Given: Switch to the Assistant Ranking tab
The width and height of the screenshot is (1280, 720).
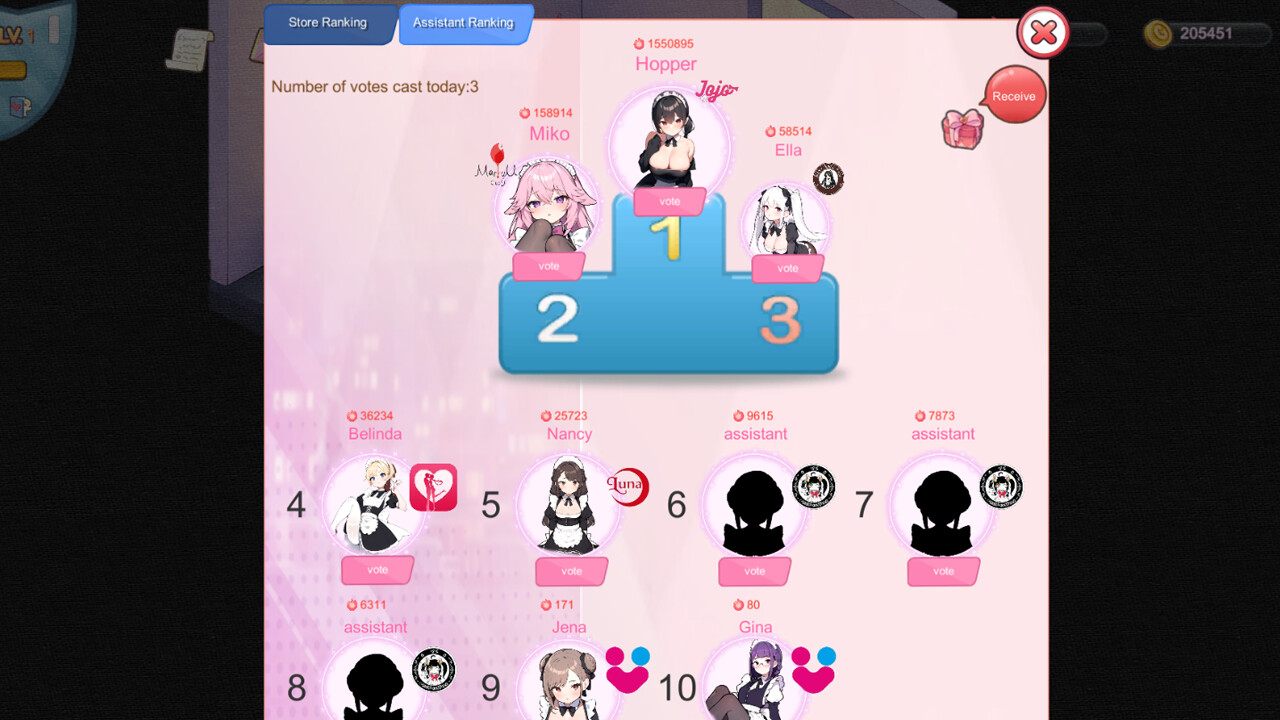Looking at the screenshot, I should click(464, 21).
